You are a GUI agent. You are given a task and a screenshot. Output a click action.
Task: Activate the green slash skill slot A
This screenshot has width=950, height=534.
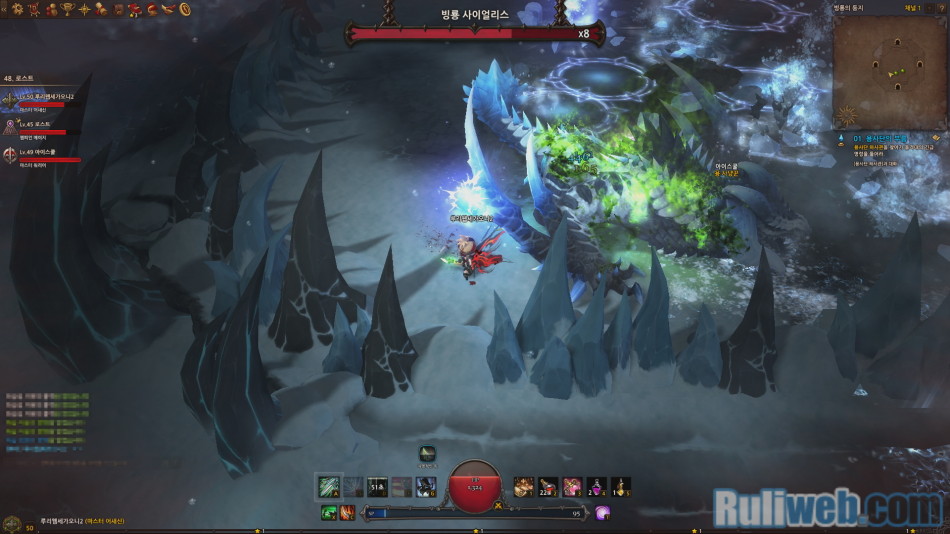(x=329, y=487)
